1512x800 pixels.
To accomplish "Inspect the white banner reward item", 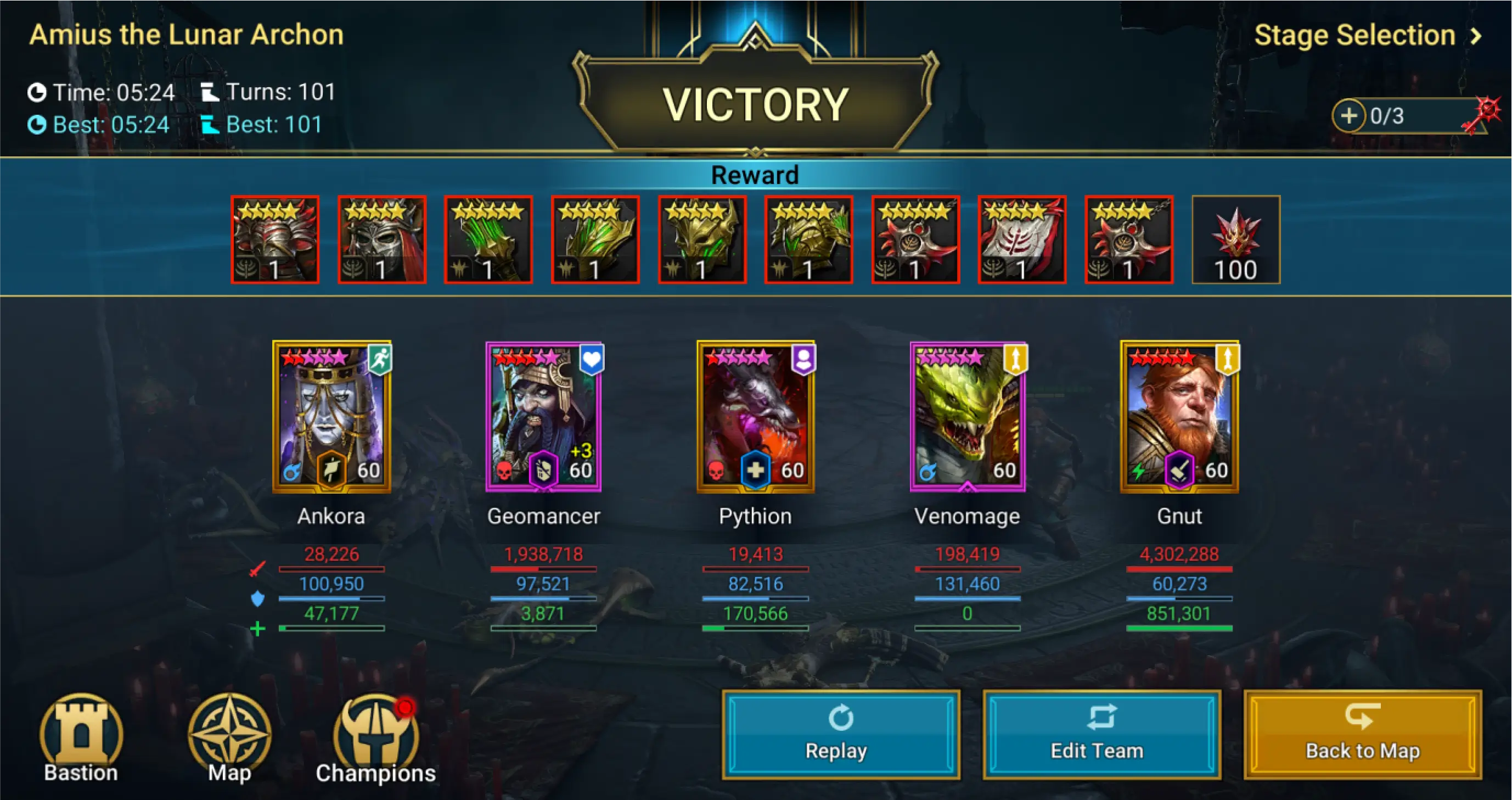I will click(1022, 239).
